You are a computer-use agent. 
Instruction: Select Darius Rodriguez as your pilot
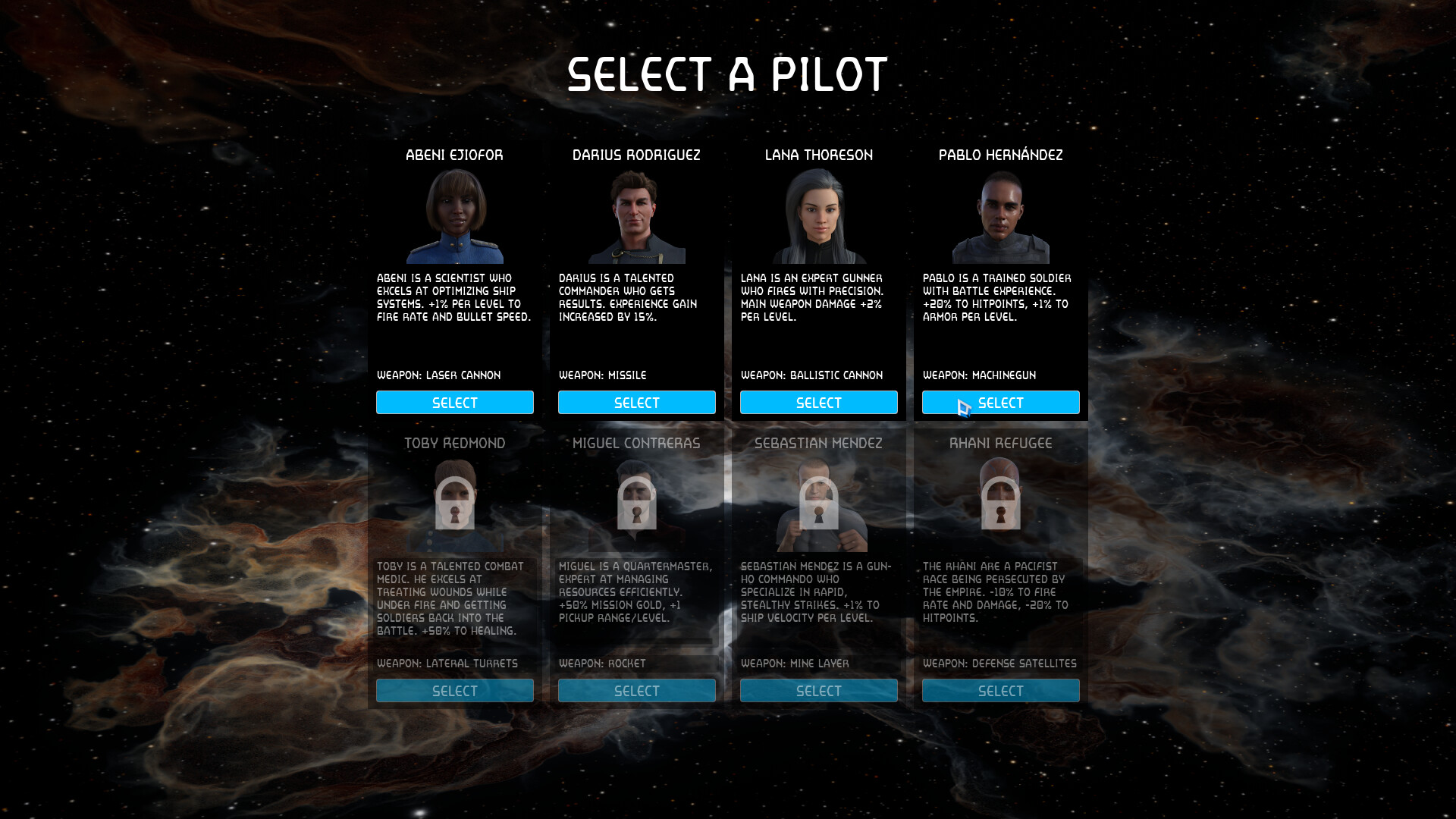coord(636,402)
